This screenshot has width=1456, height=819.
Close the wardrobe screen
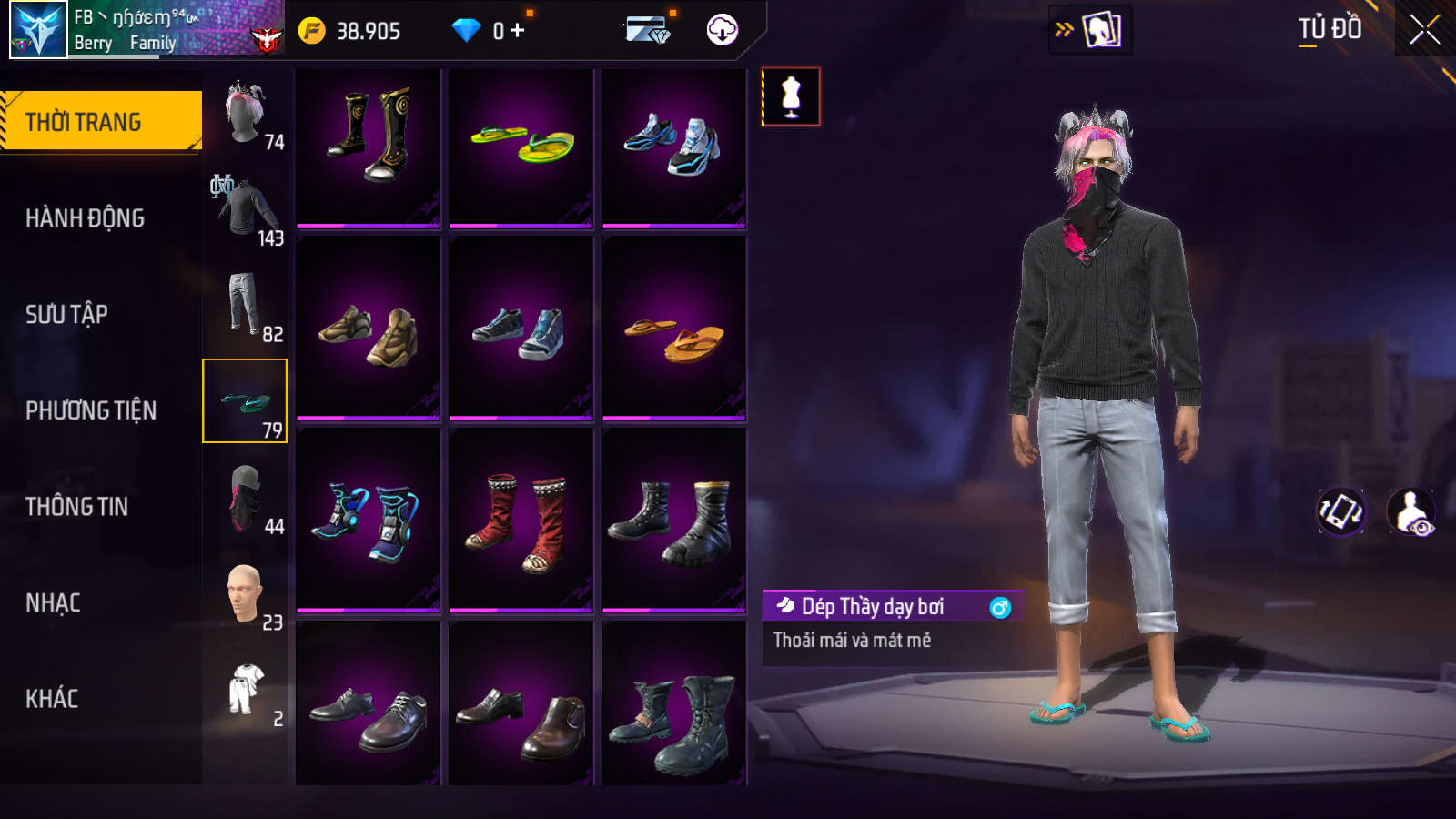pyautogui.click(x=1424, y=29)
